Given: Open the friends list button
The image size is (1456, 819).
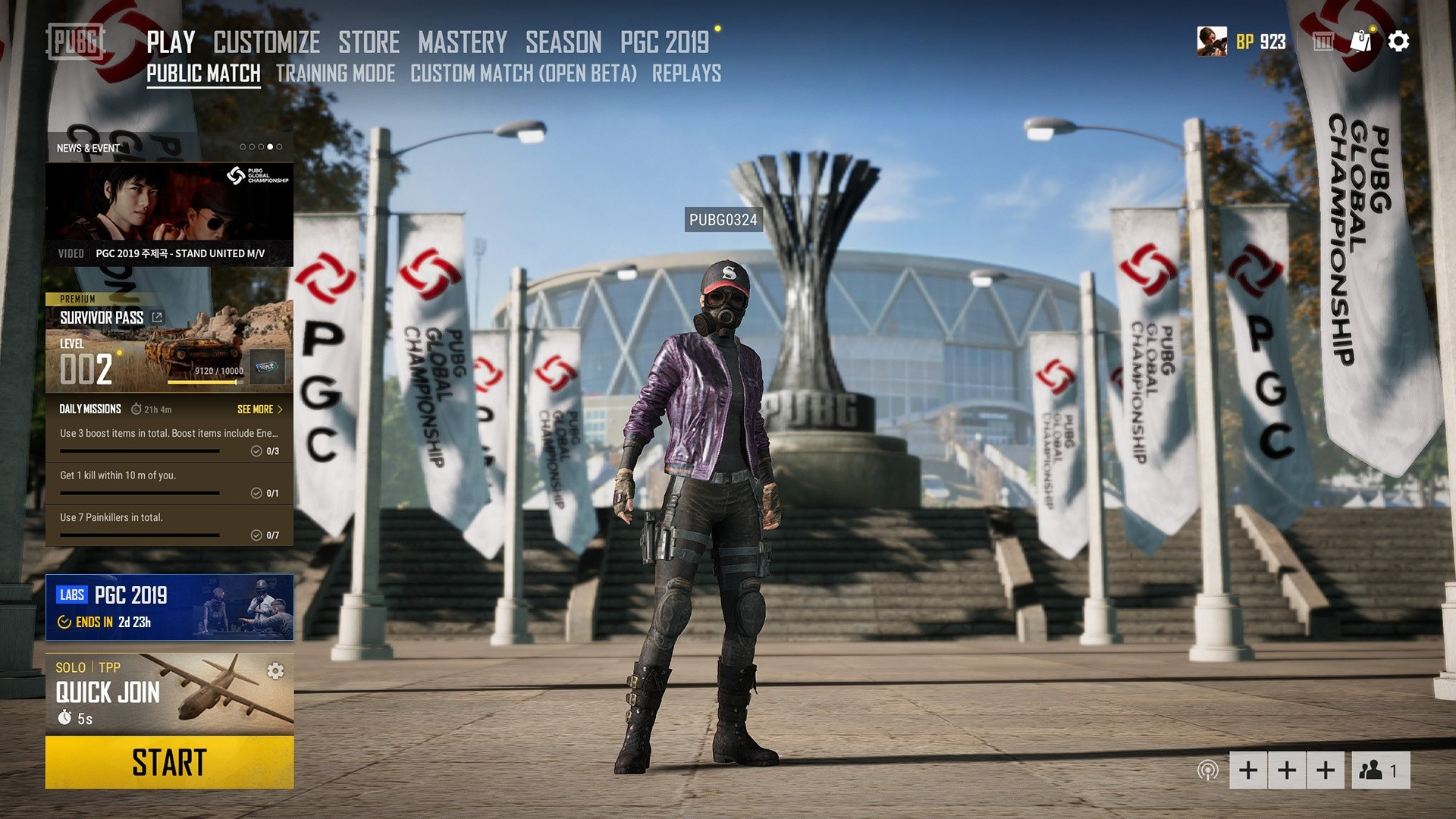Looking at the screenshot, I should [1379, 770].
